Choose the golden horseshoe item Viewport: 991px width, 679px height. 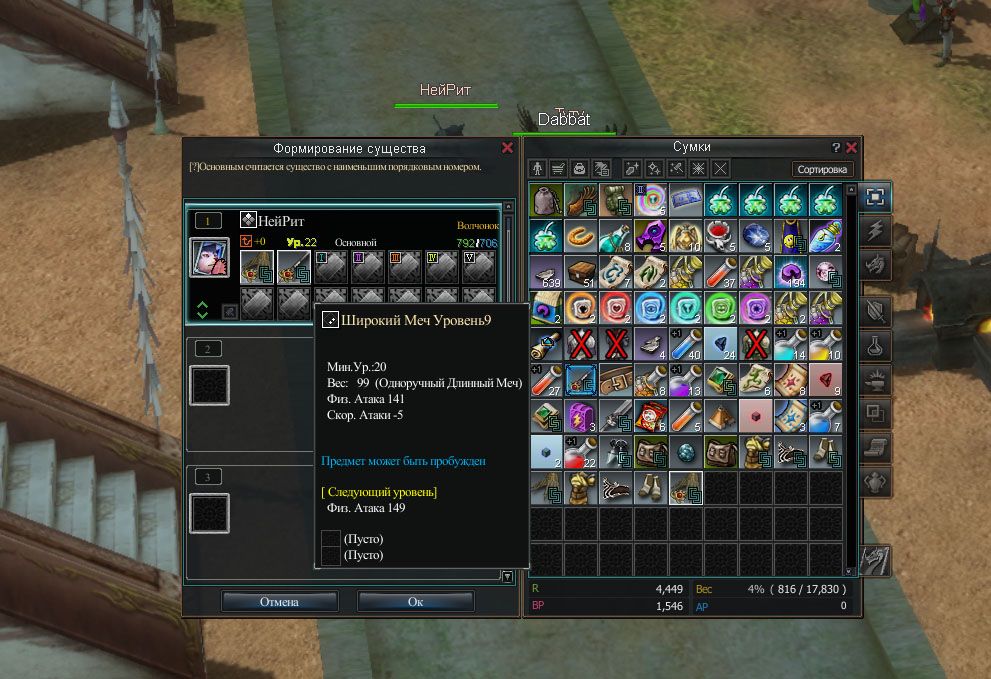tap(581, 236)
